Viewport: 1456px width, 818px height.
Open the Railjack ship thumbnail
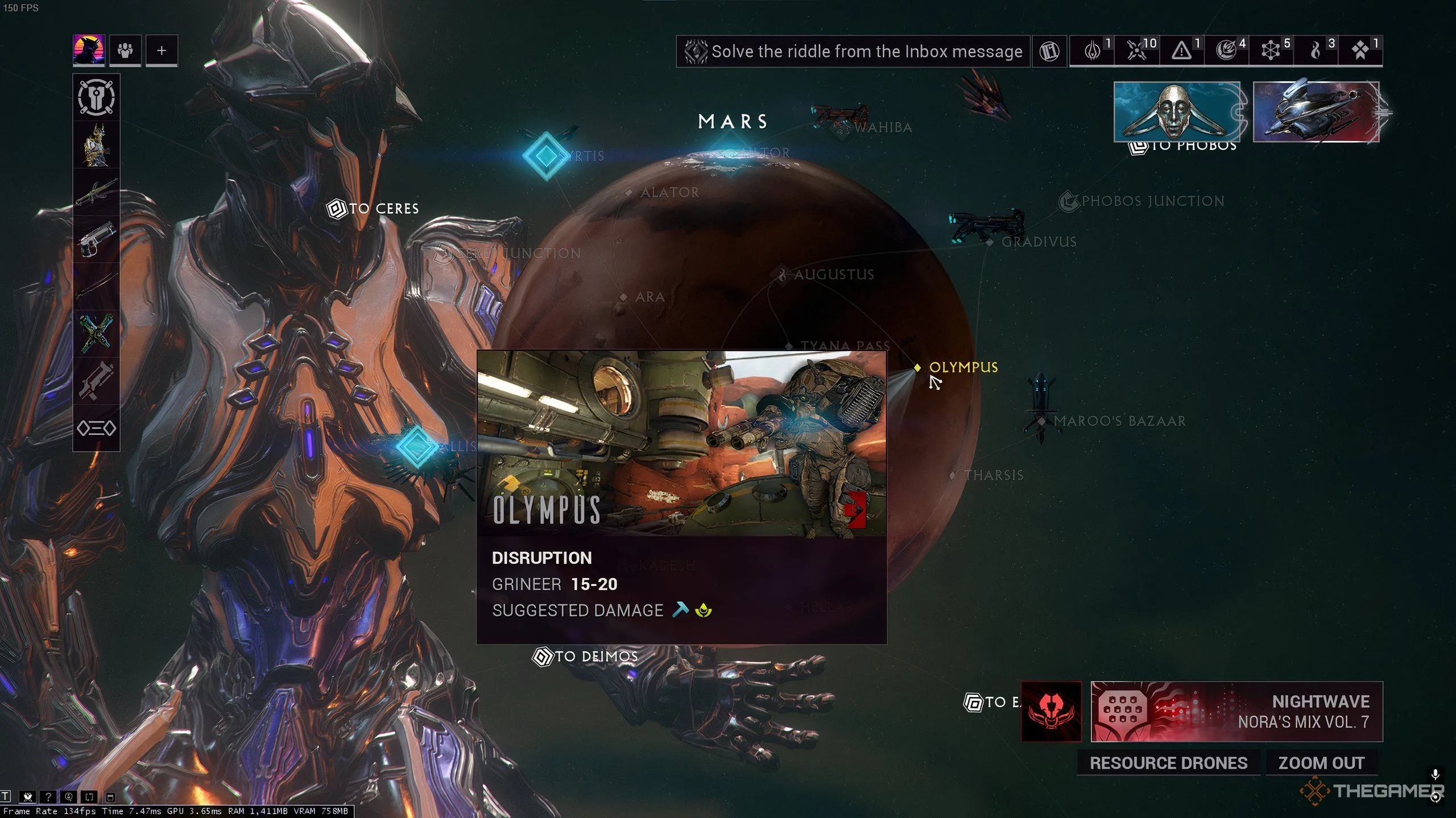(1316, 111)
